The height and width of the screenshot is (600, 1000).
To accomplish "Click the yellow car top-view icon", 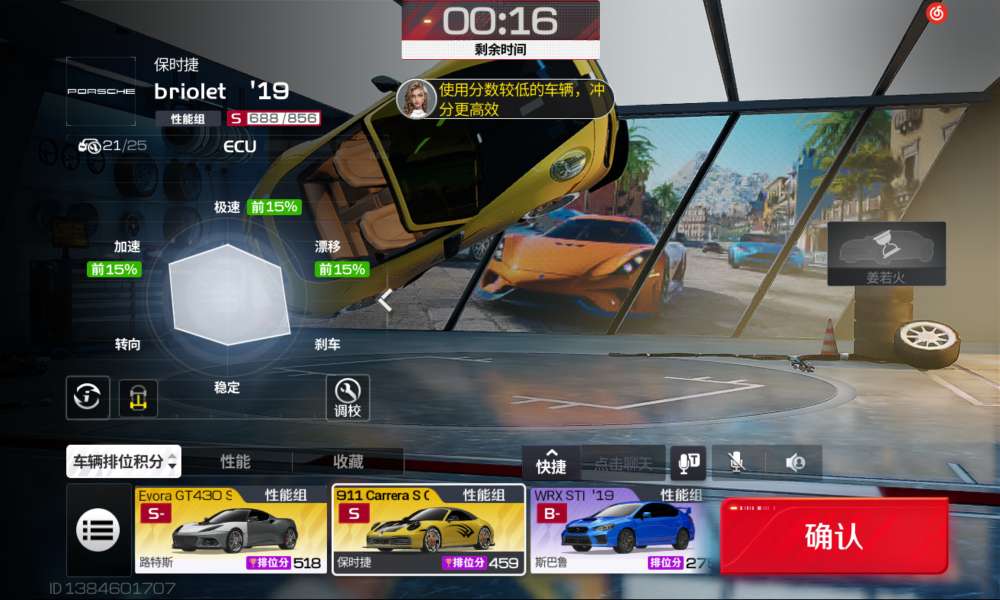I will pos(138,398).
